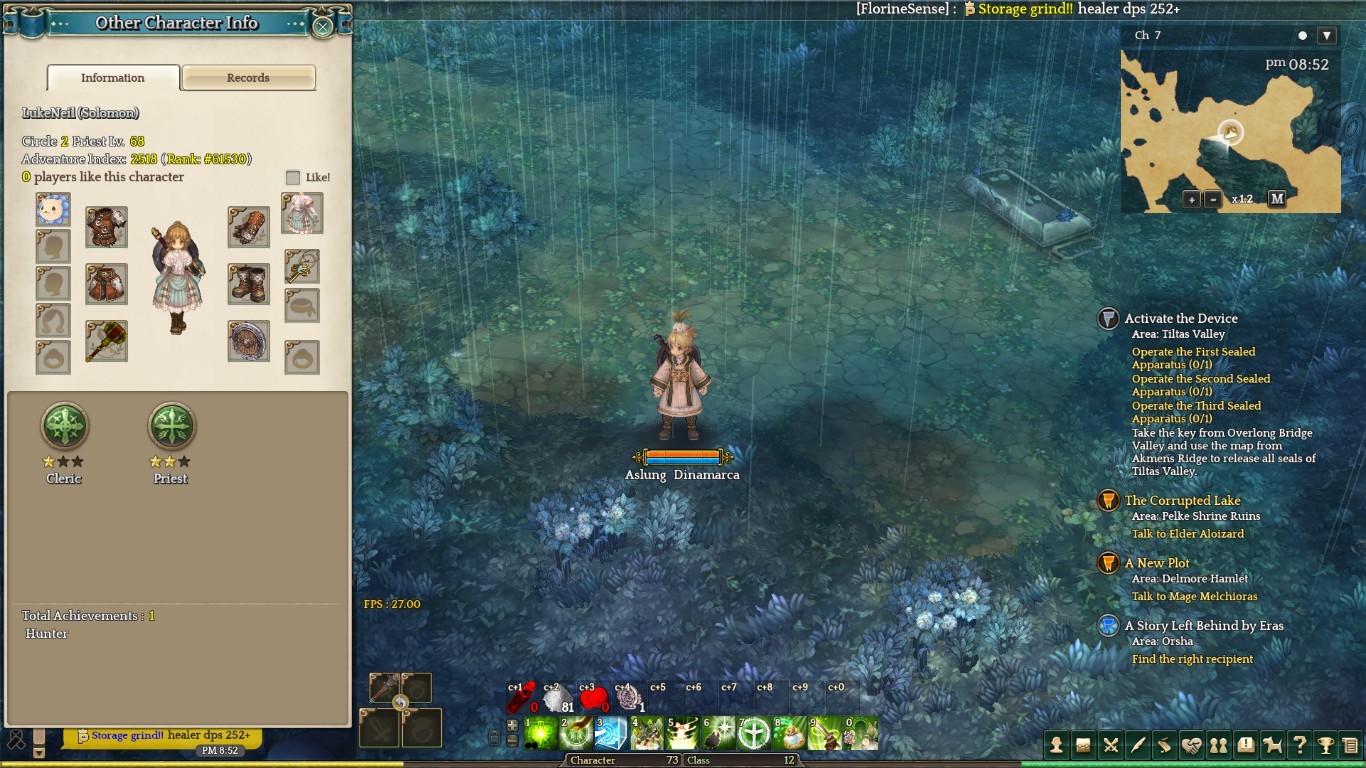This screenshot has width=1366, height=768.
Task: Open the companion pet menu icon
Action: [x=1273, y=745]
